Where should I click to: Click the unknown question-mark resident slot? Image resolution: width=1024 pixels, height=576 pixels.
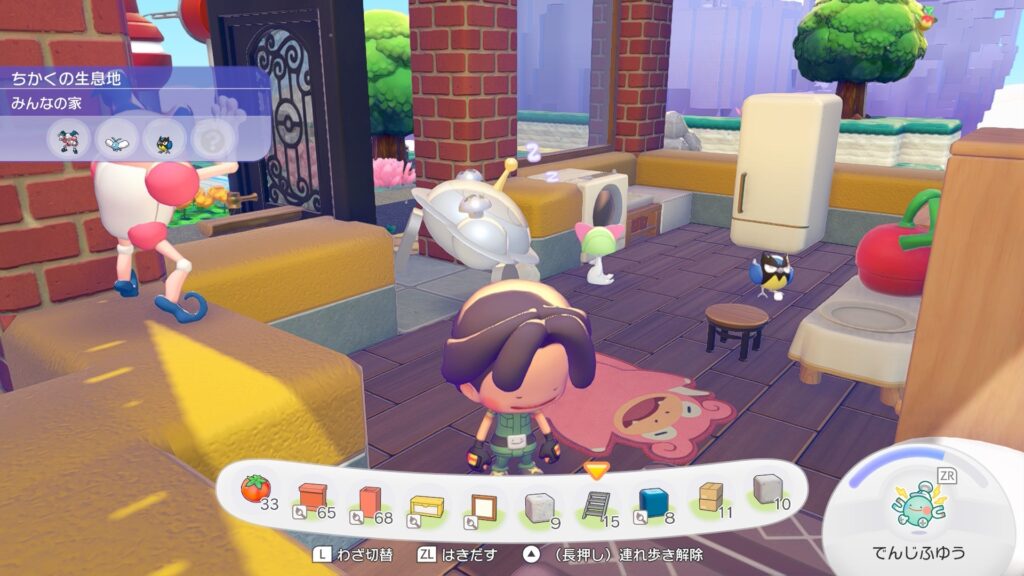[210, 139]
